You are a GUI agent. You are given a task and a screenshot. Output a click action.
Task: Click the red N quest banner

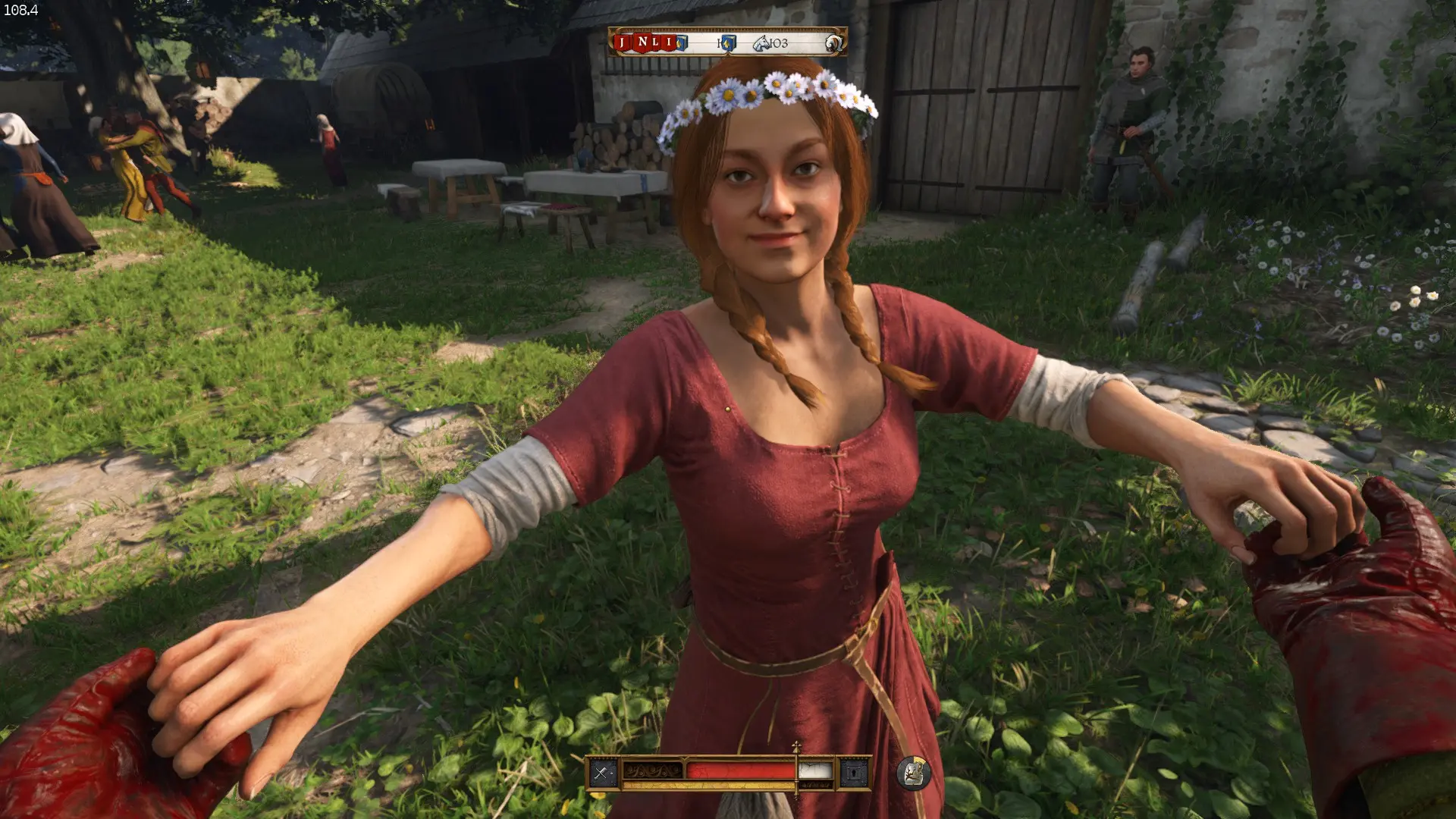(642, 42)
